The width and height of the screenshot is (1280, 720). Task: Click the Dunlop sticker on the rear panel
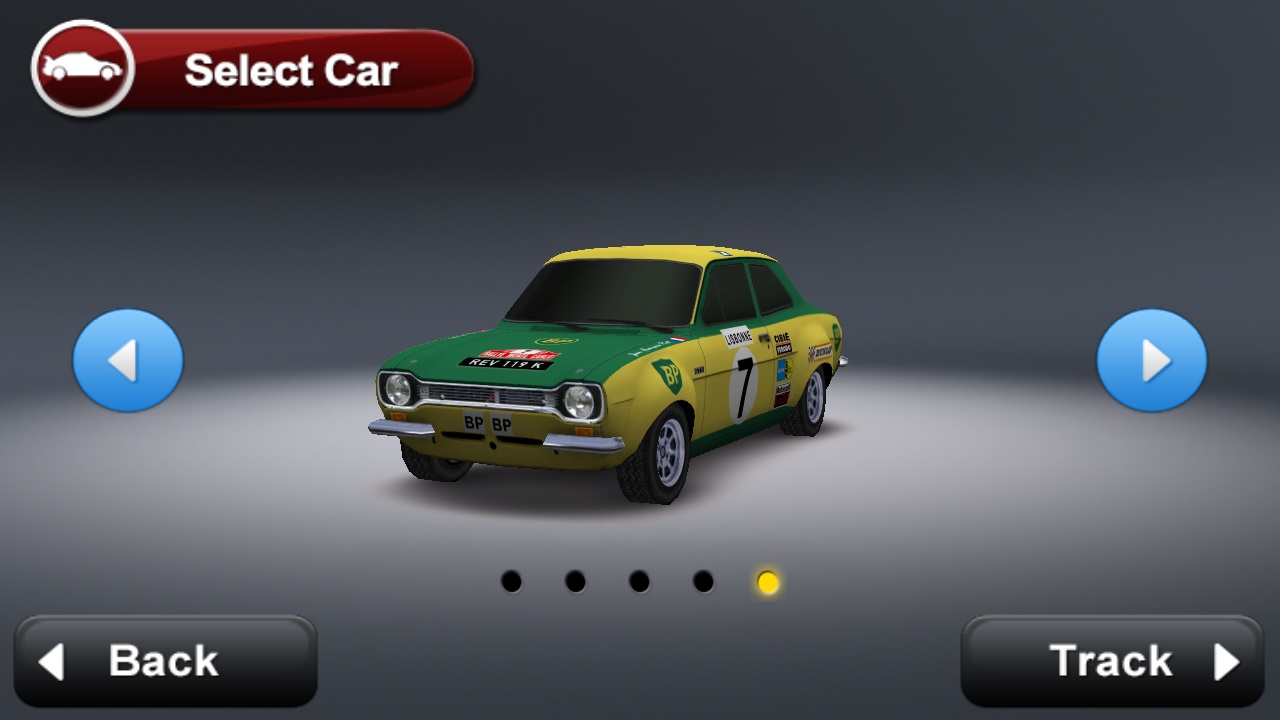(x=821, y=352)
